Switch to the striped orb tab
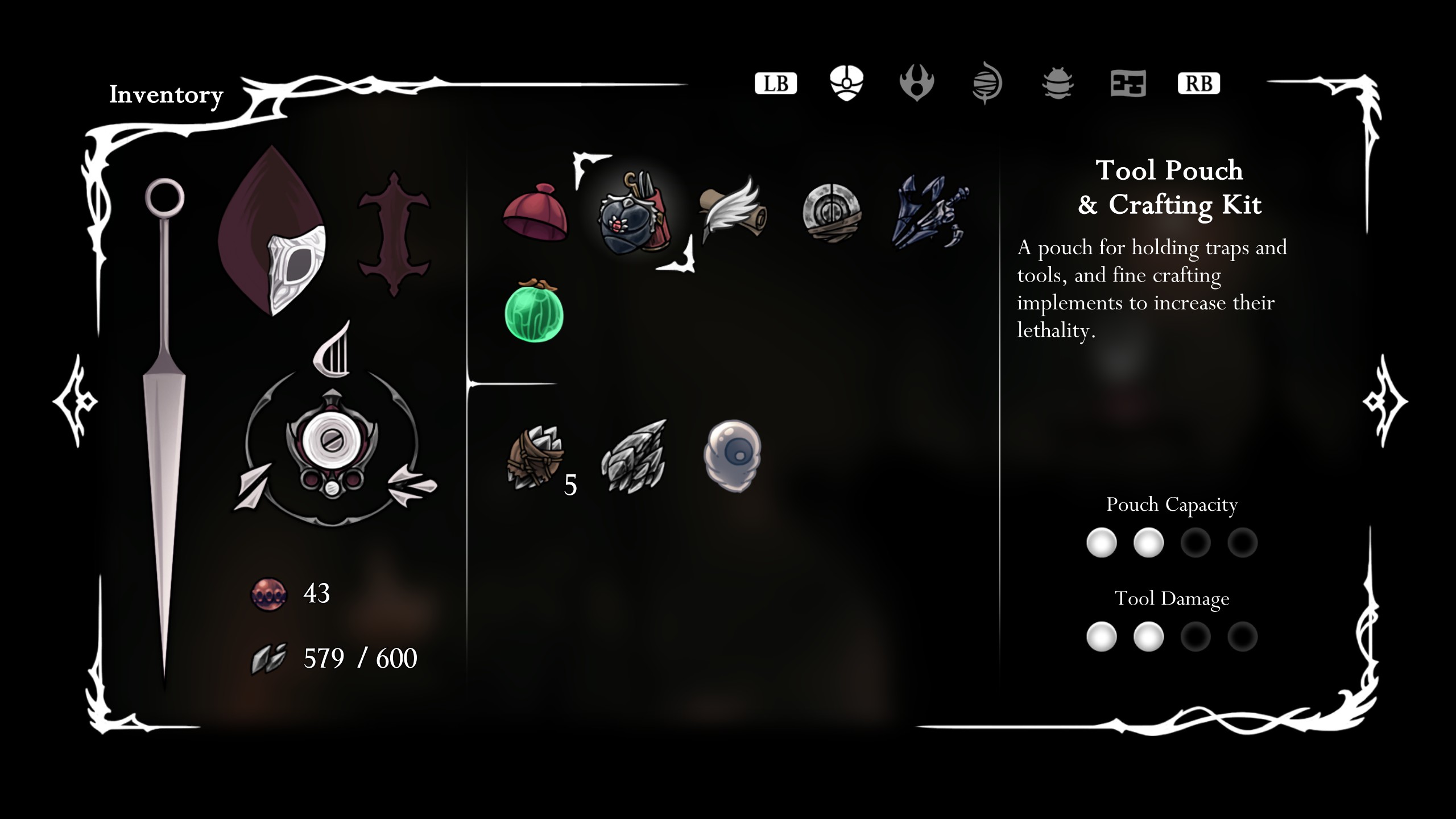1456x819 pixels. coord(987,83)
